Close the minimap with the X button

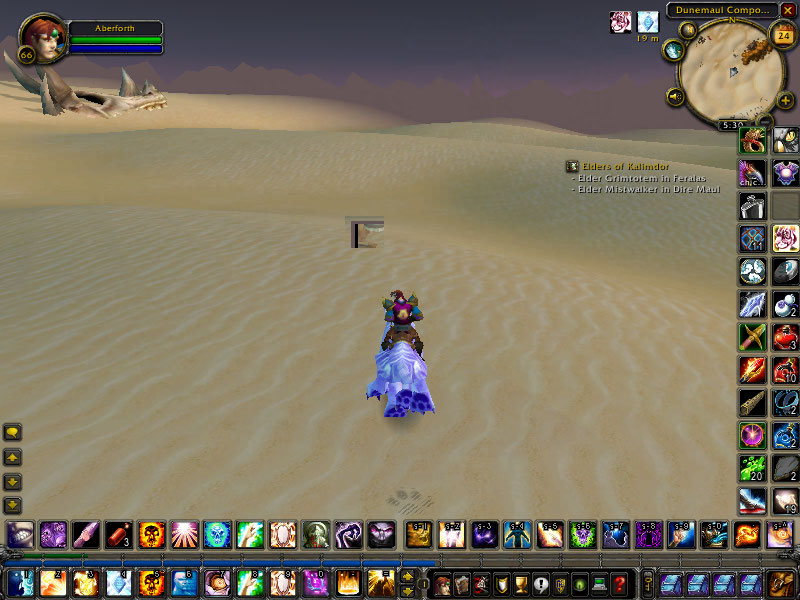tap(788, 10)
